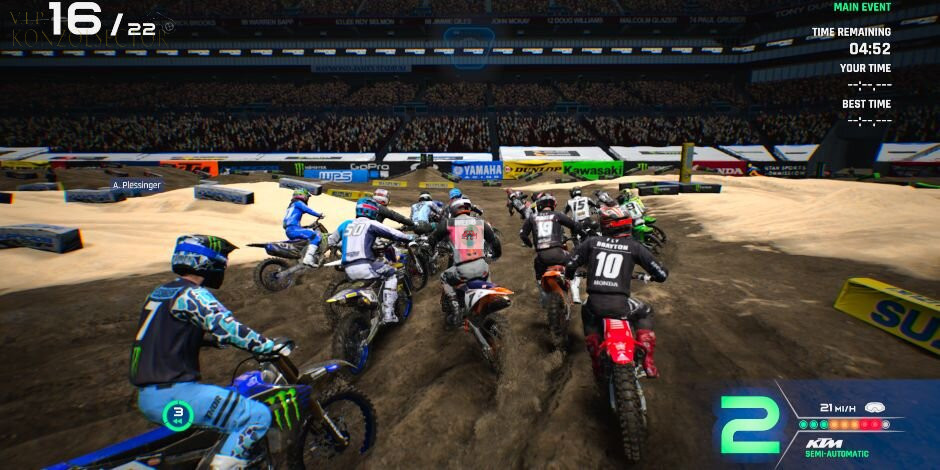Click the goggles tear-off icon
The width and height of the screenshot is (940, 470).
click(x=875, y=408)
